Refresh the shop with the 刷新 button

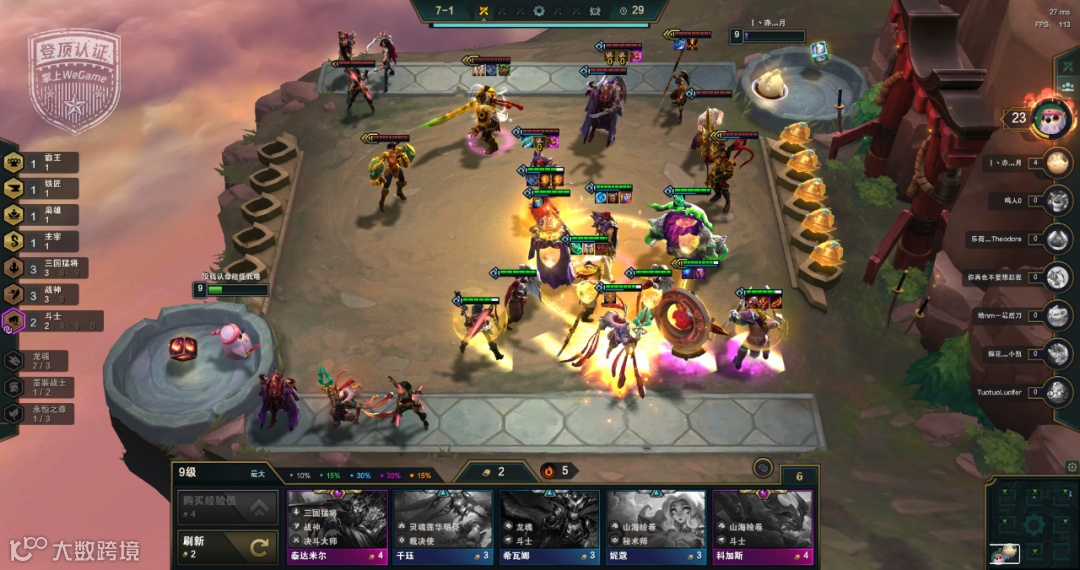(x=226, y=546)
